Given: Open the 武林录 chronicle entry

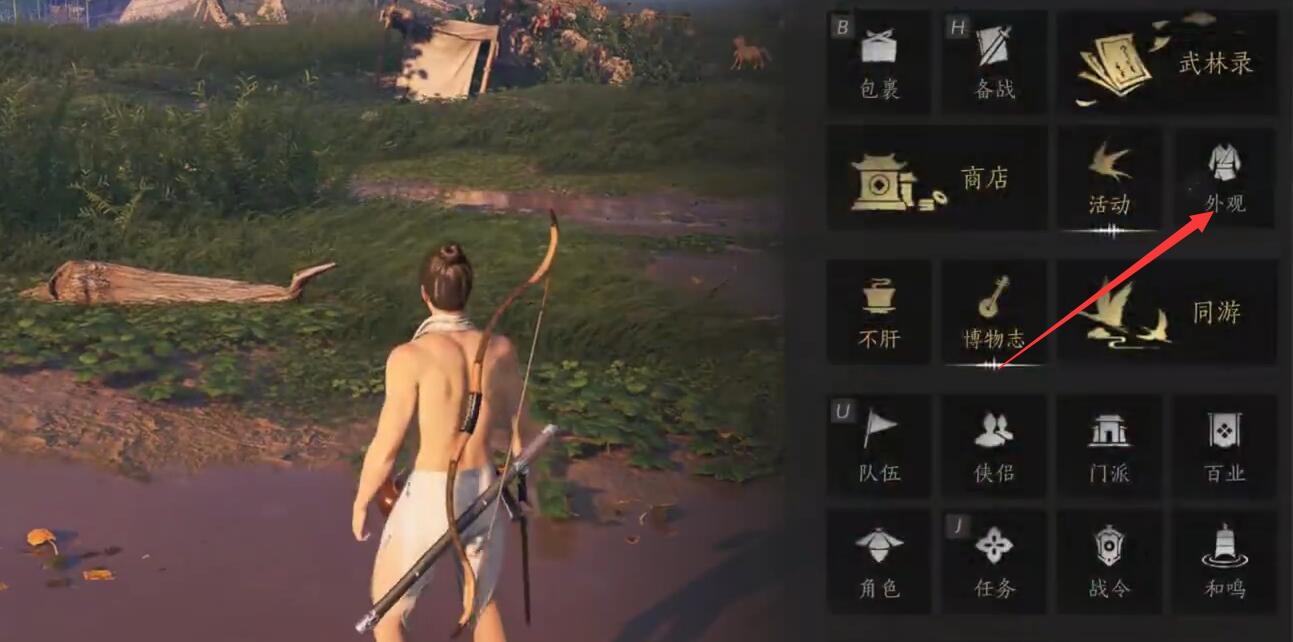Looking at the screenshot, I should (1166, 63).
